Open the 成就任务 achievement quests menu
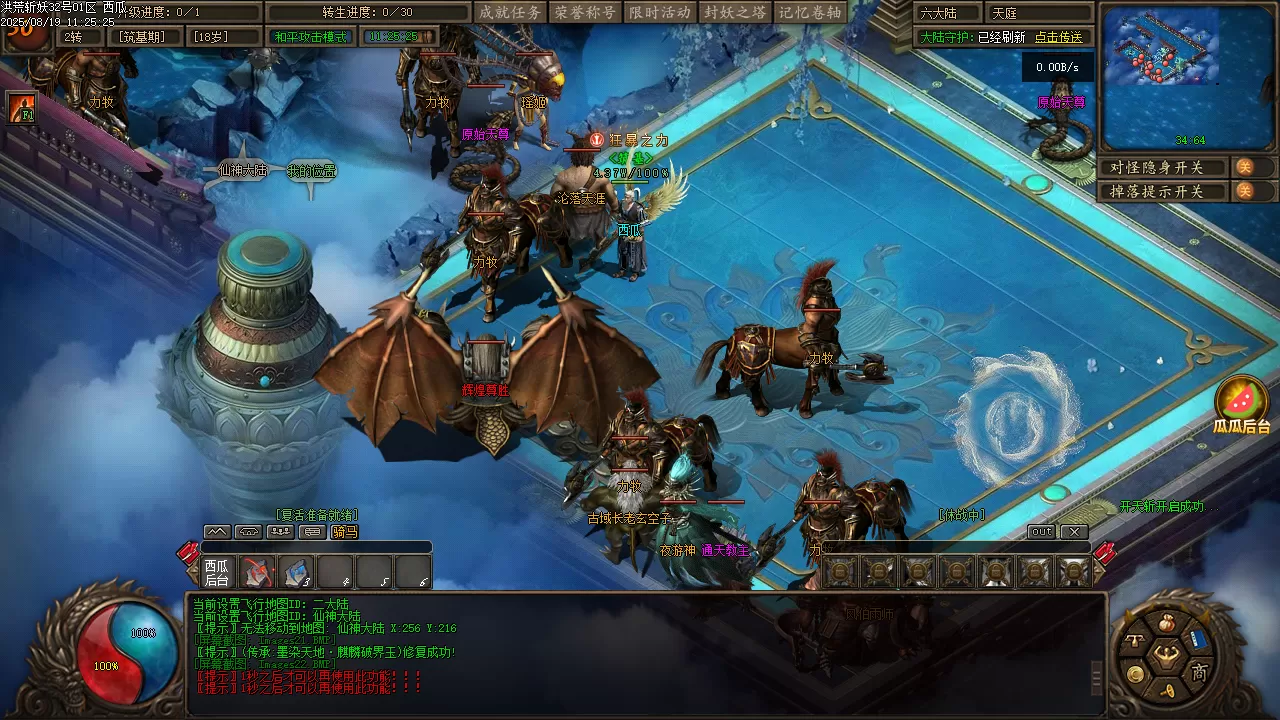 [510, 12]
